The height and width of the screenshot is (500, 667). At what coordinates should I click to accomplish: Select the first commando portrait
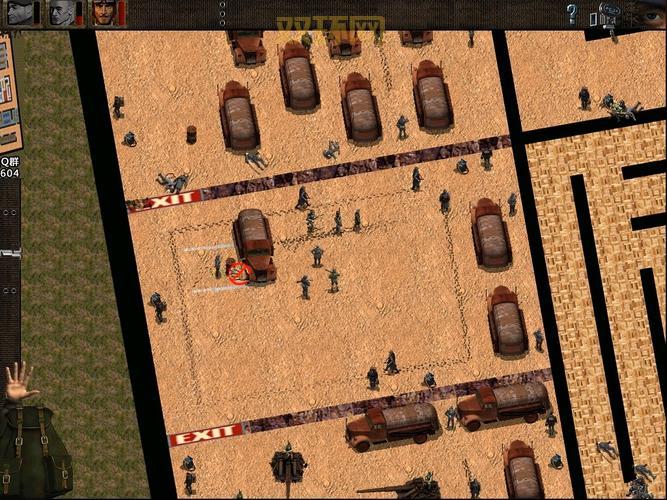pyautogui.click(x=19, y=13)
